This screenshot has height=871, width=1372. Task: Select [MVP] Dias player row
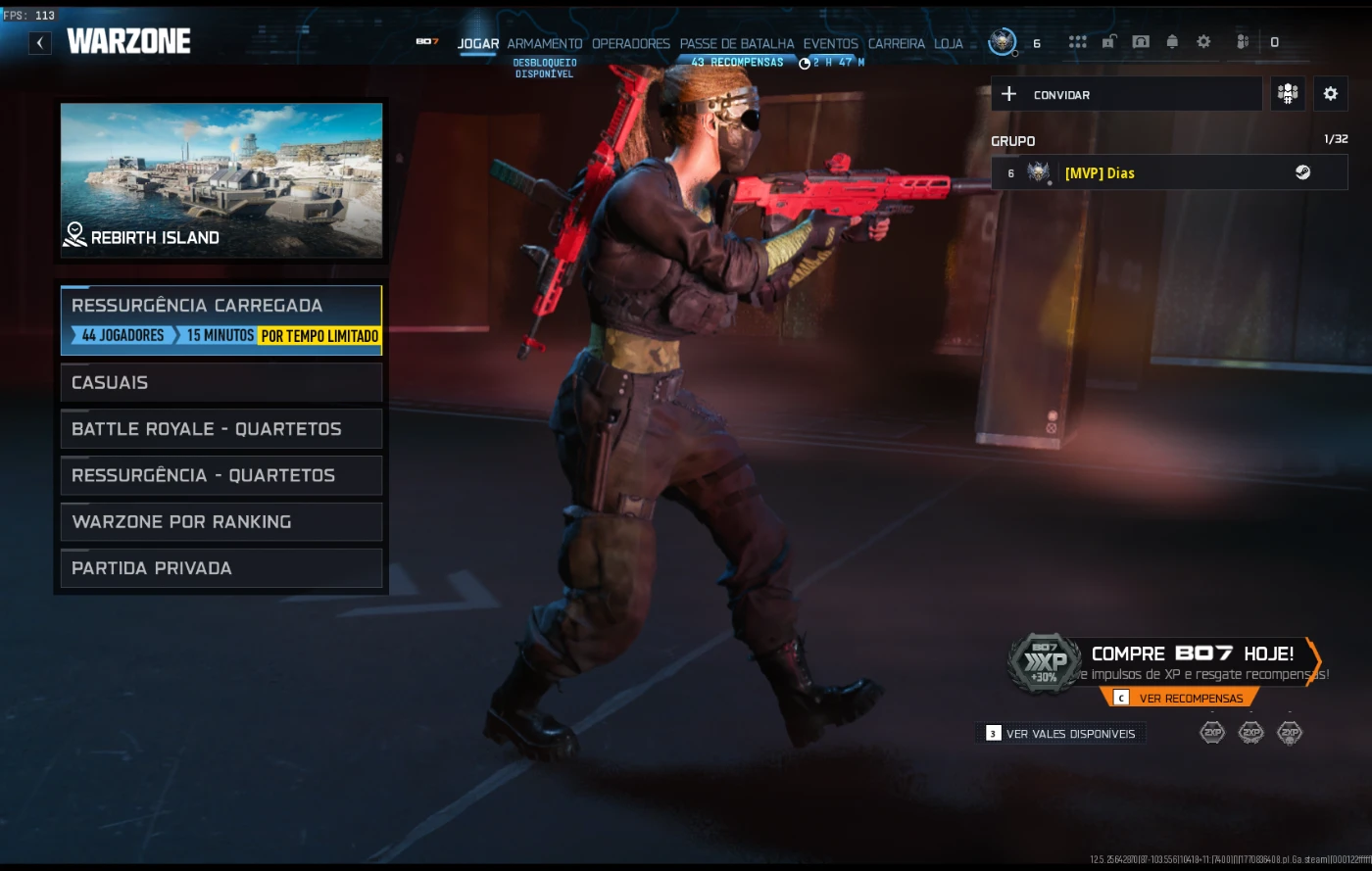coord(1169,173)
